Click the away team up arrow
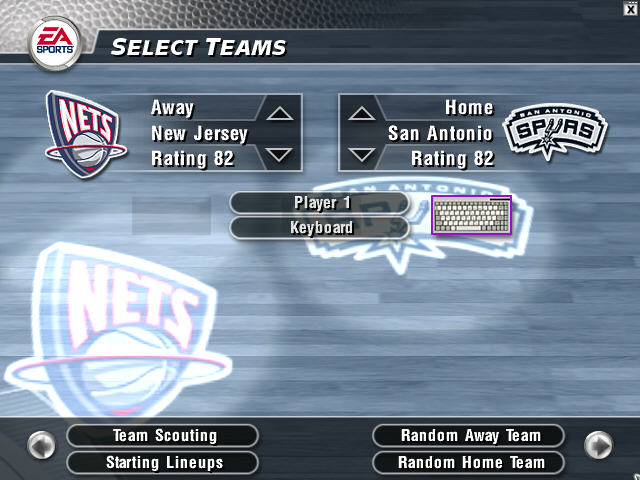 [279, 112]
